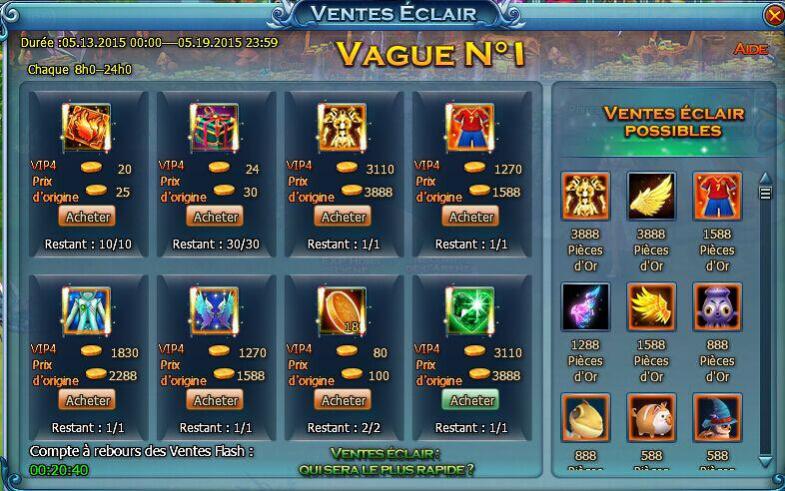785x491 pixels.
Task: View the wizard hat pet thumbnail
Action: tap(716, 417)
